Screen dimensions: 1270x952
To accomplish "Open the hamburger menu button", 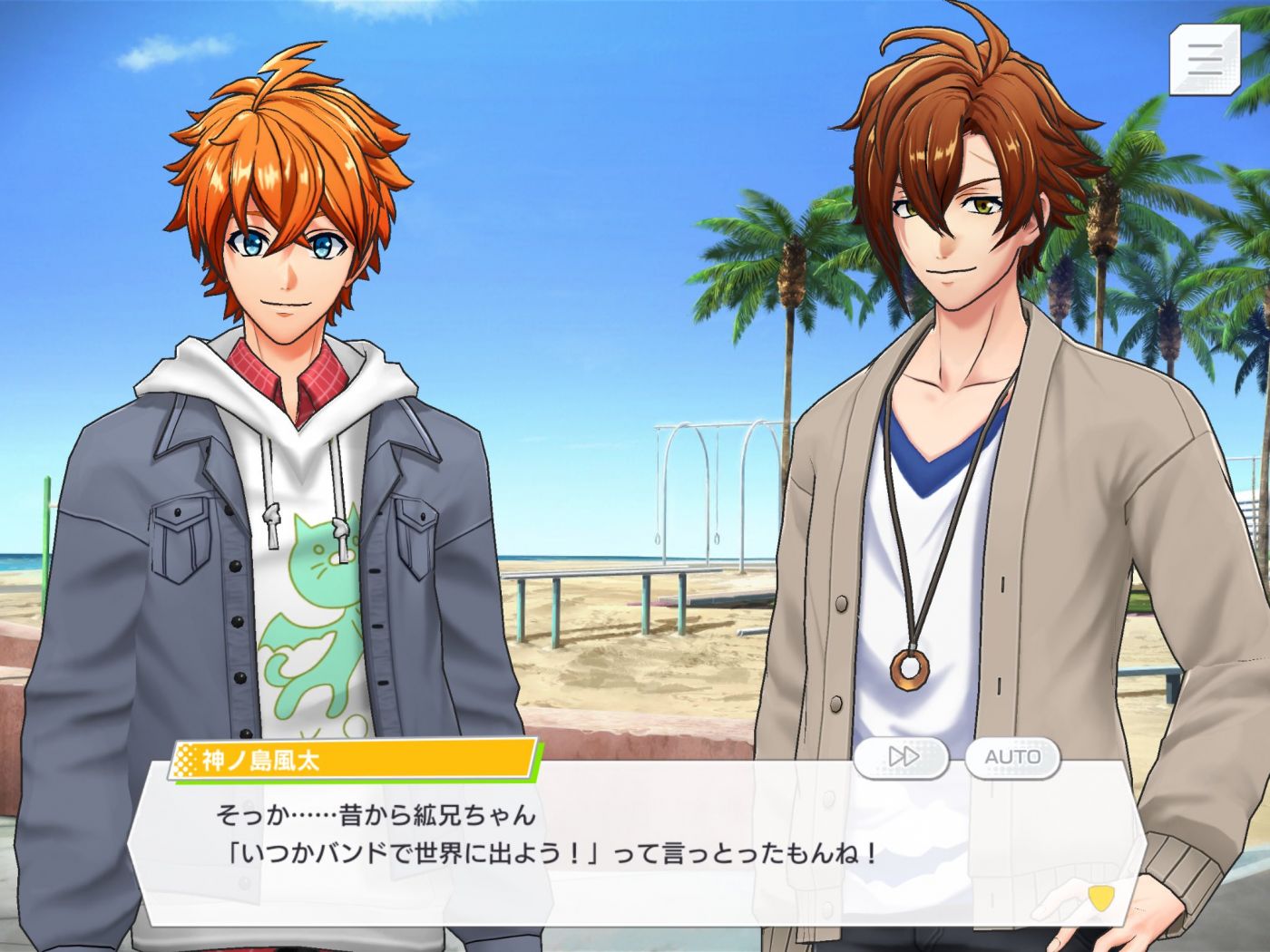I will [x=1205, y=60].
